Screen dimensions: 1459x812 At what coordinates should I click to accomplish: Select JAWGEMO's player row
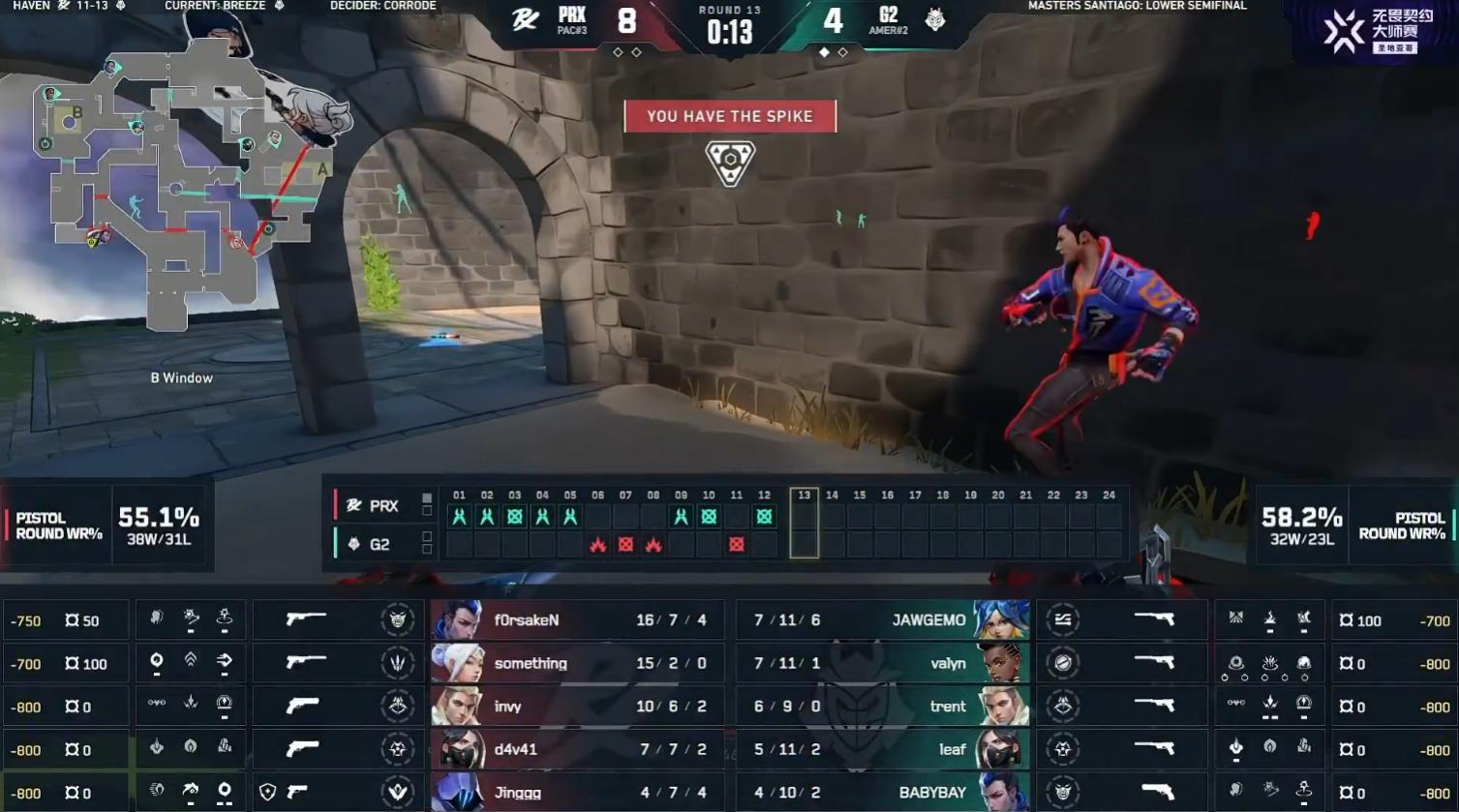881,620
